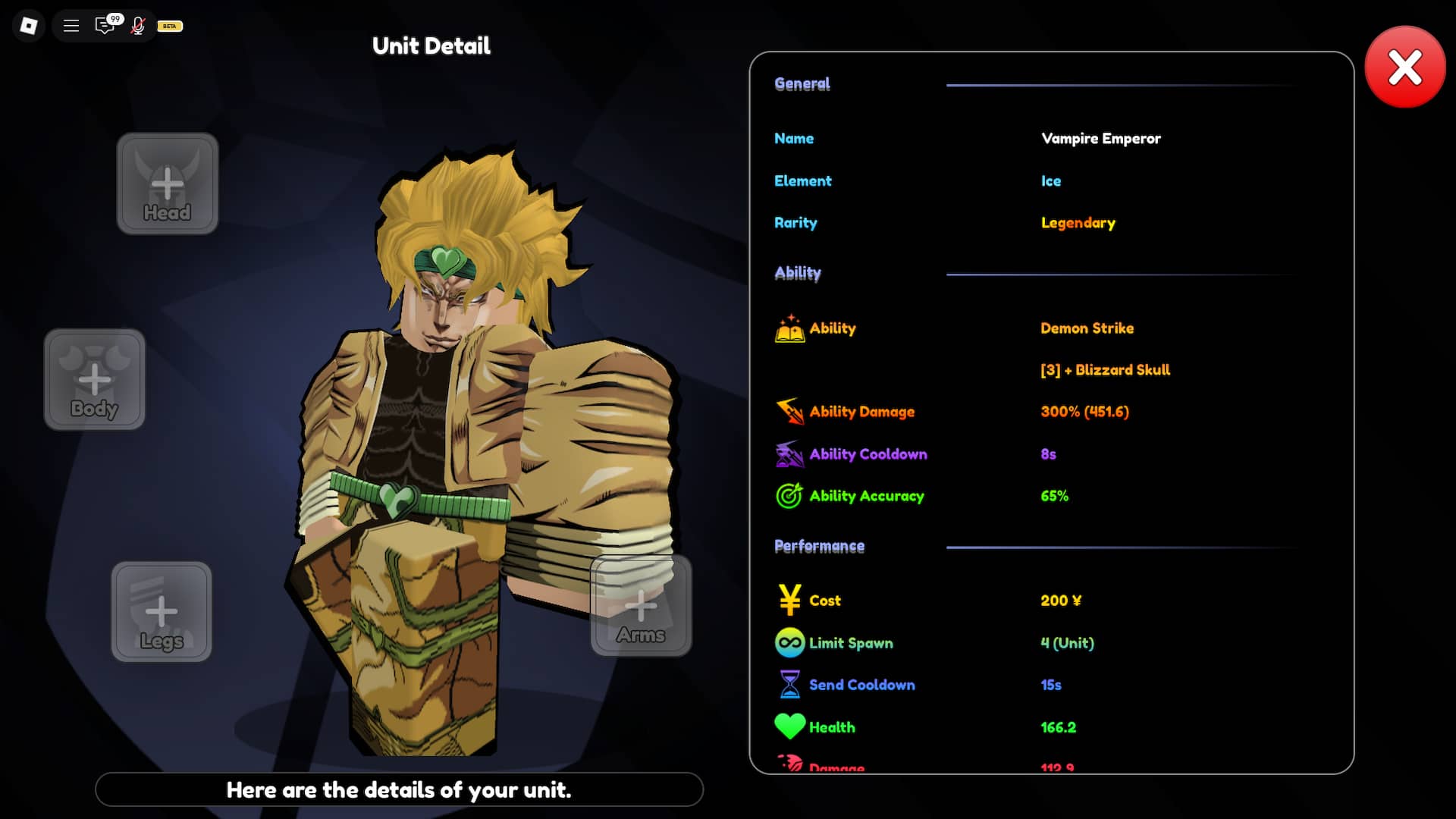Toggle the muted microphone icon
The width and height of the screenshot is (1456, 819).
[x=138, y=26]
